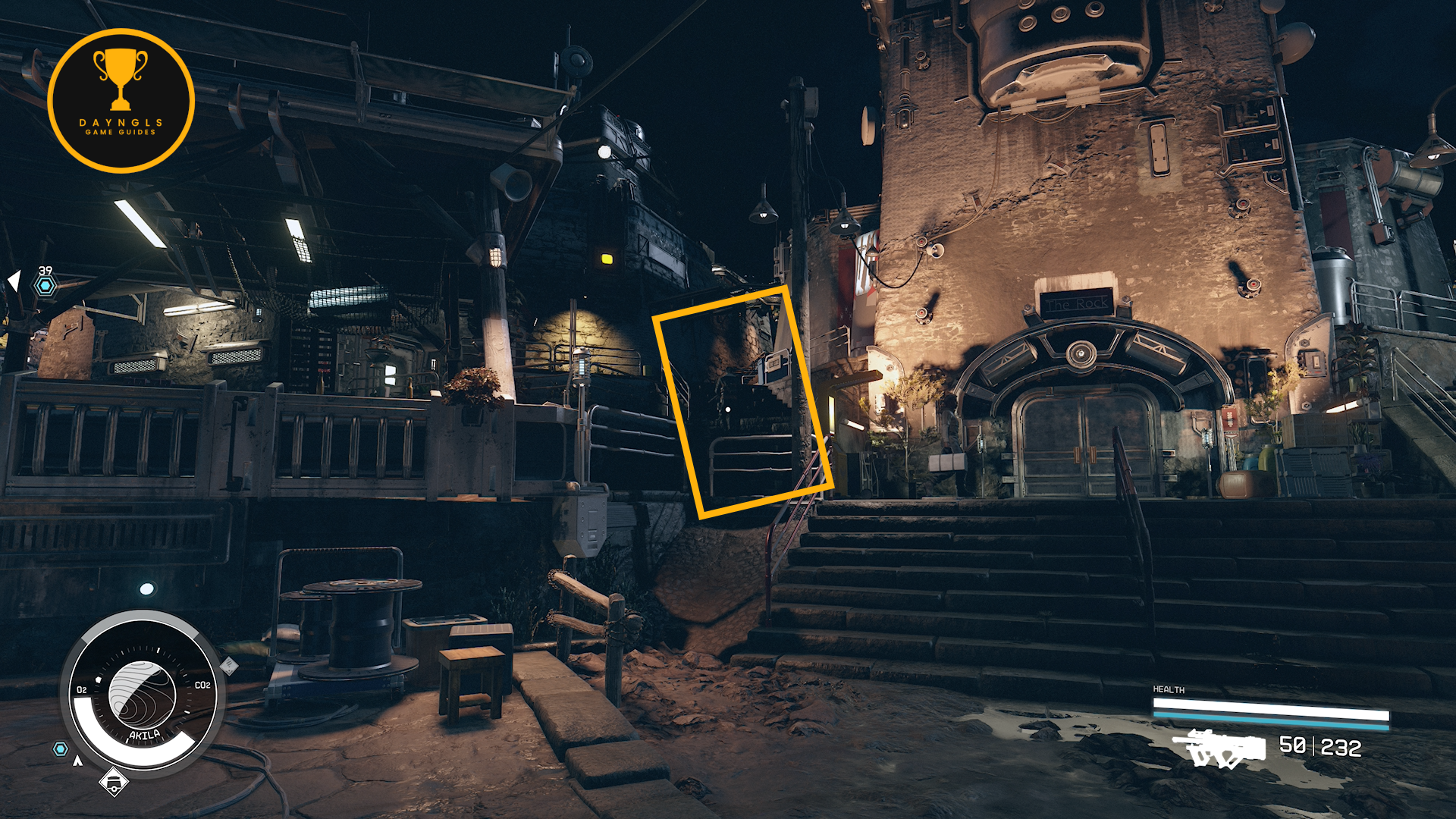Viewport: 1456px width, 819px height.
Task: Click the ship marker icon below the watch
Action: tap(114, 781)
